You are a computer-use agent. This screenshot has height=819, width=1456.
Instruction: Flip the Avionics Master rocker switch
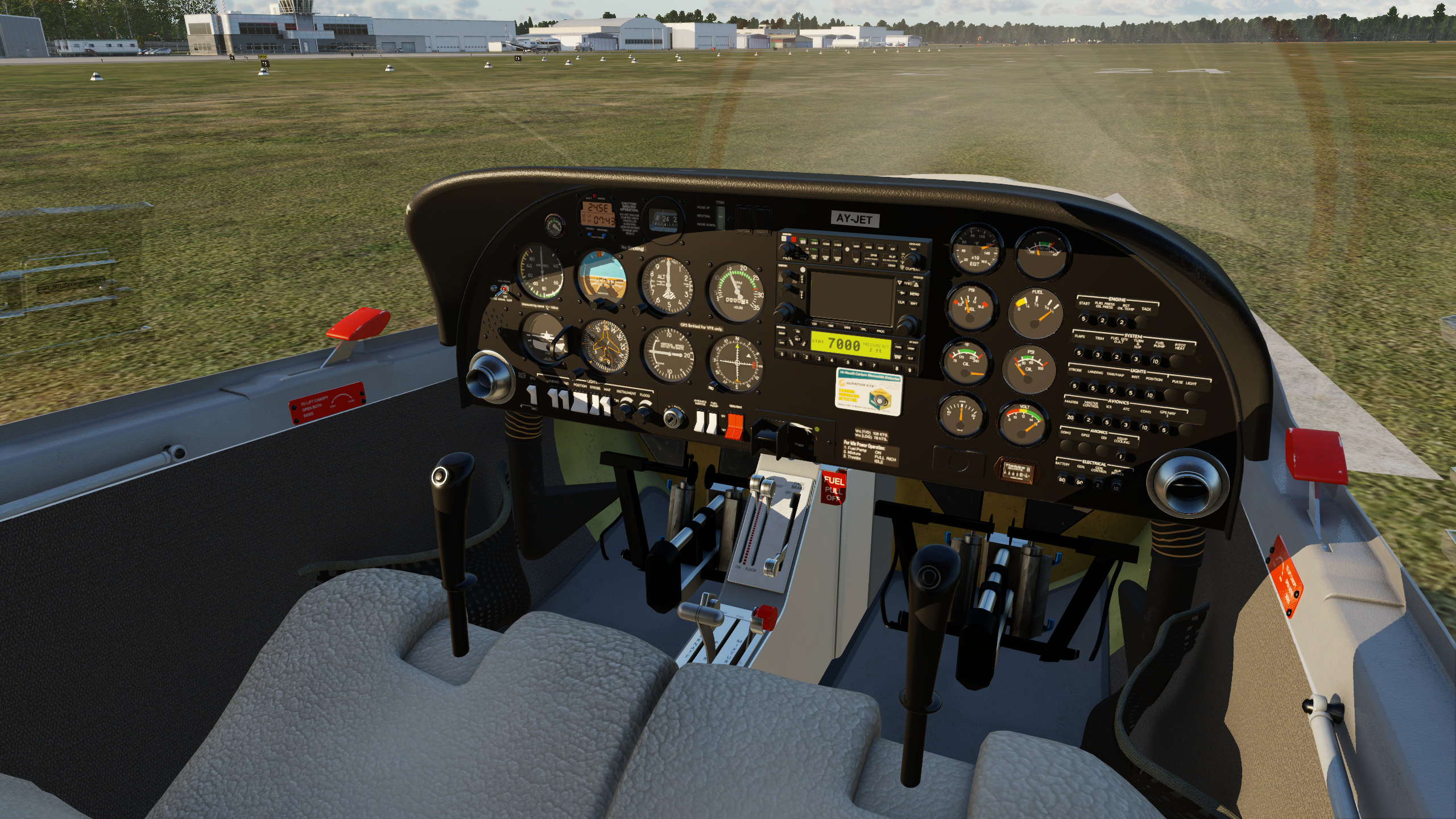(700, 421)
